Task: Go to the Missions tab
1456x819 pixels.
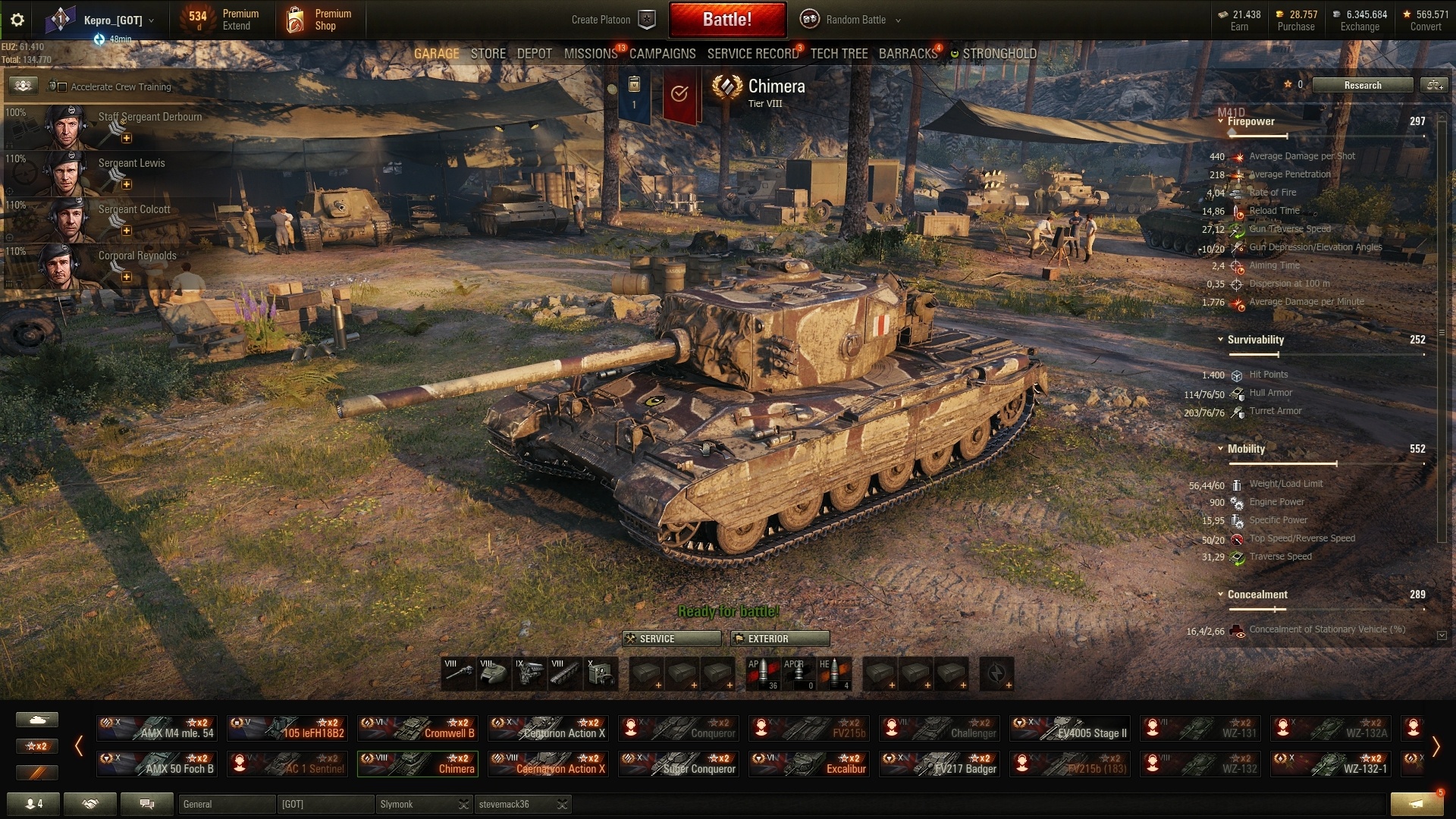Action: pyautogui.click(x=590, y=54)
